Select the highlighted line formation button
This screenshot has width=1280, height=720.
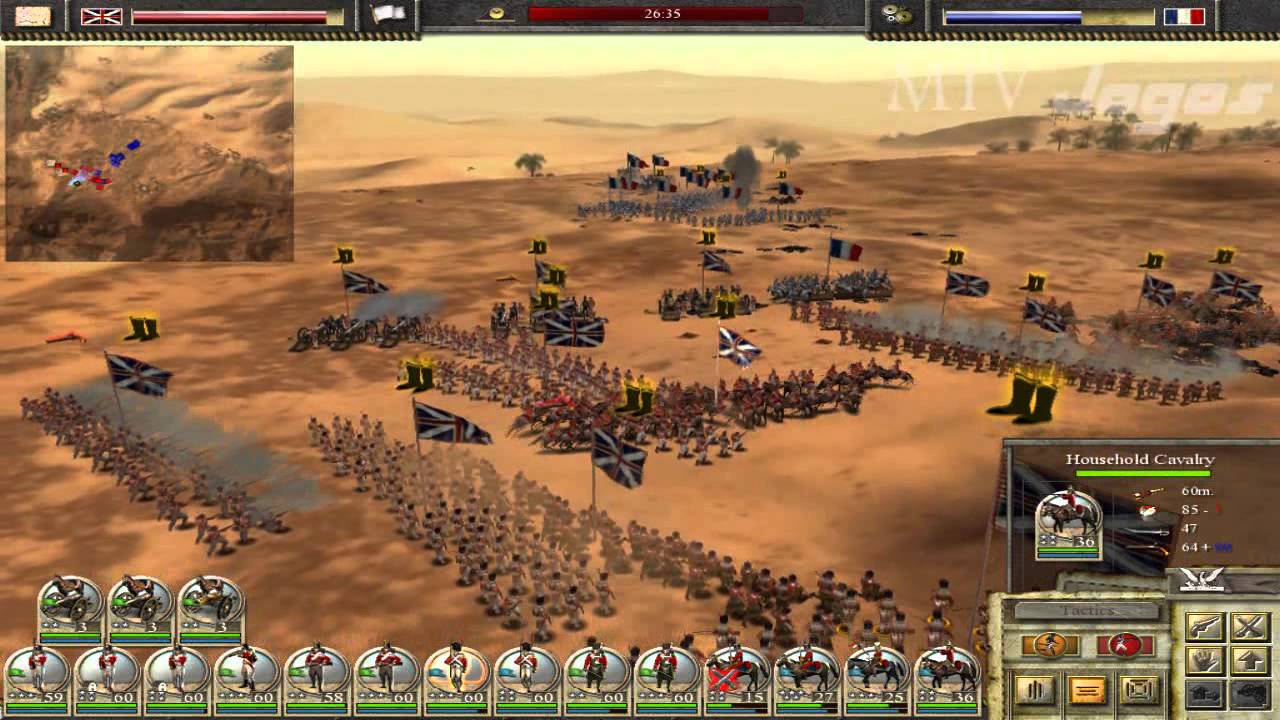(x=1087, y=690)
